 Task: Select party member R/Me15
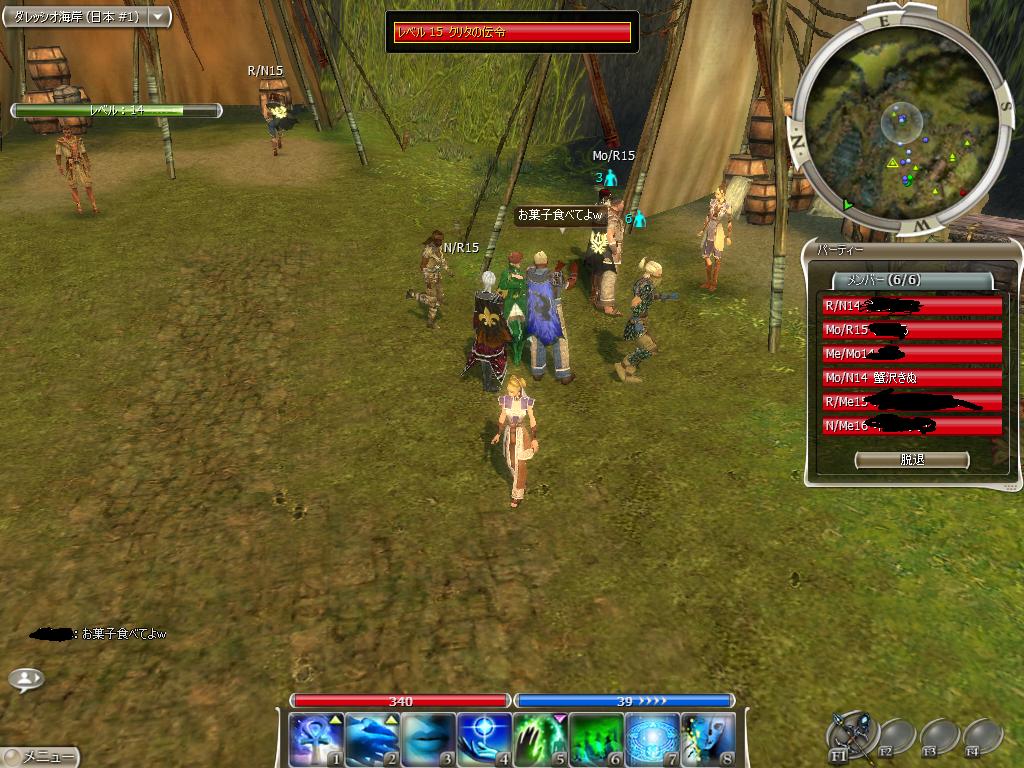911,402
